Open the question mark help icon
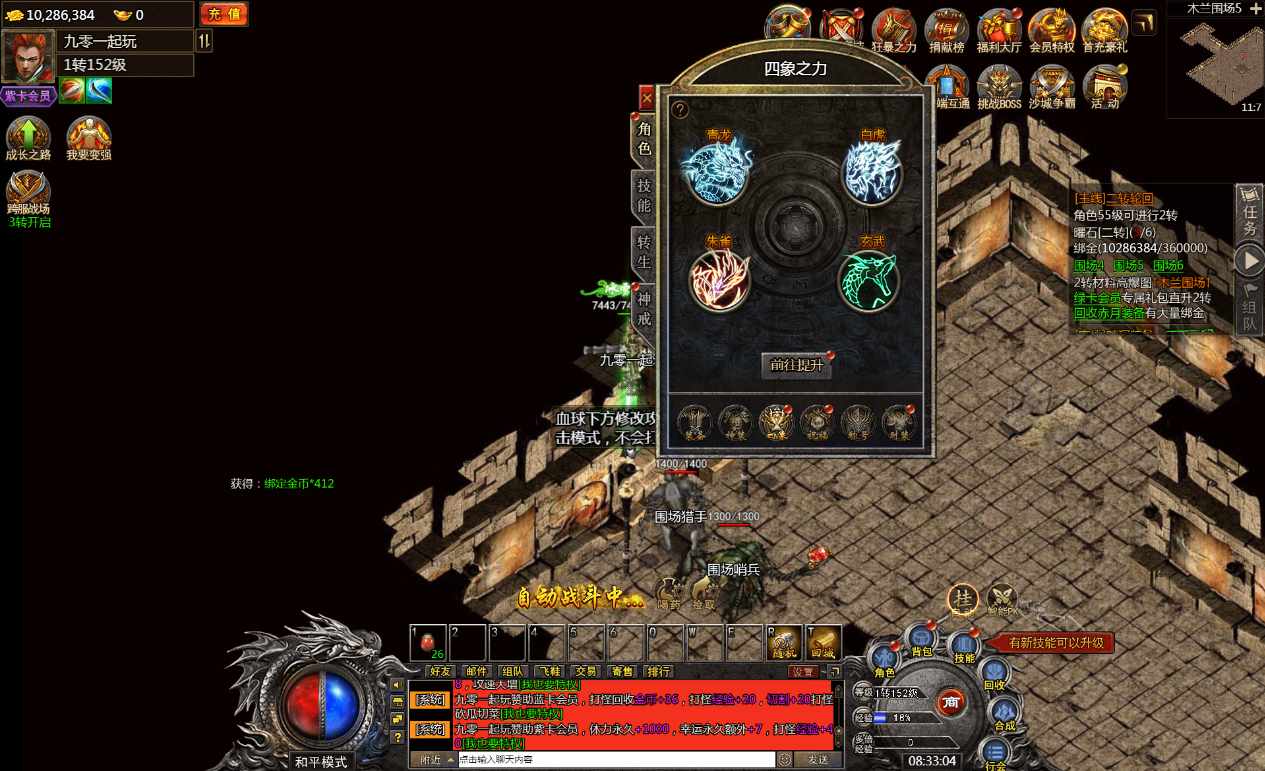This screenshot has height=771, width=1265. click(680, 110)
